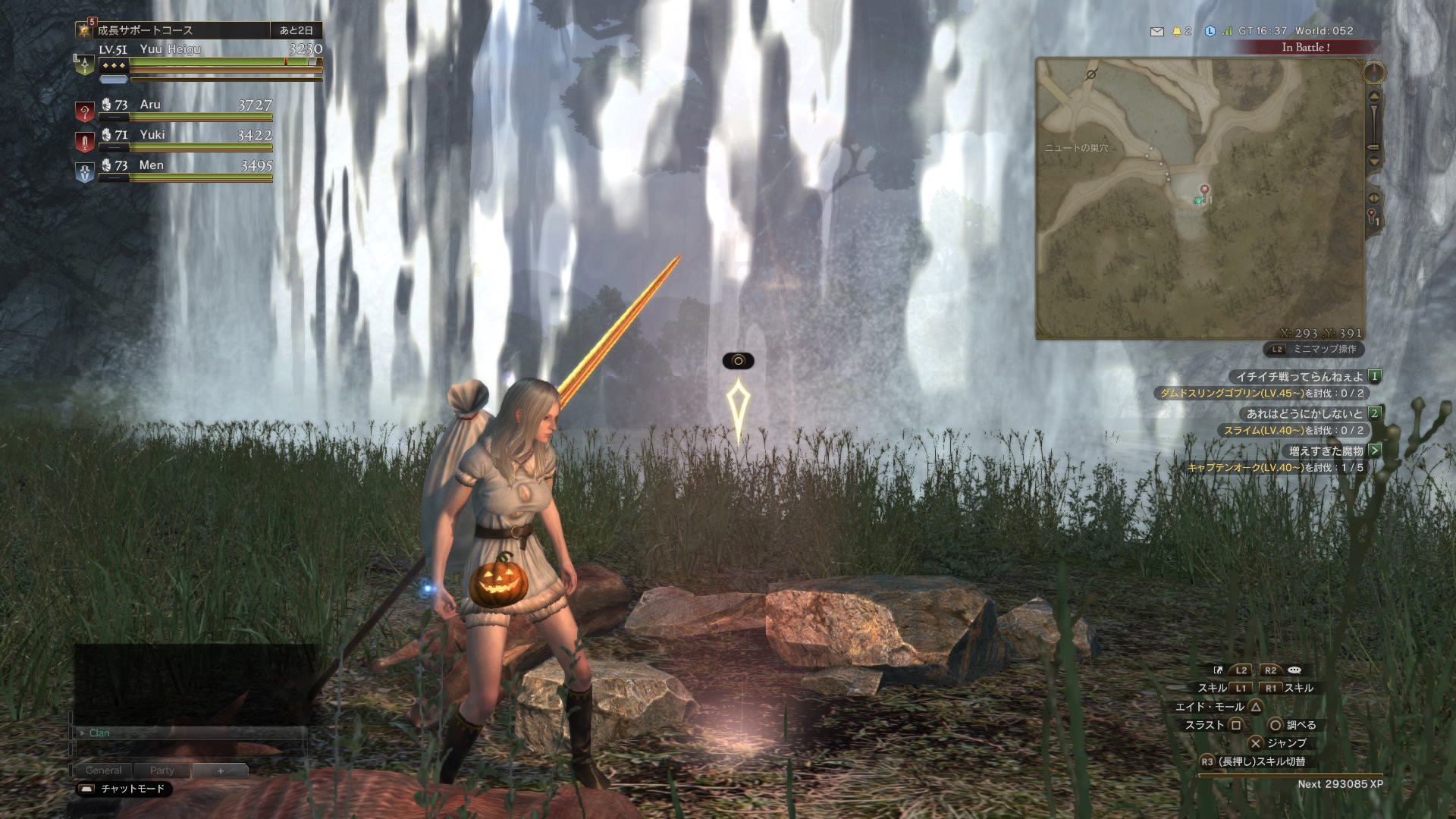Select party member Men
This screenshot has width=1456, height=819.
[151, 165]
